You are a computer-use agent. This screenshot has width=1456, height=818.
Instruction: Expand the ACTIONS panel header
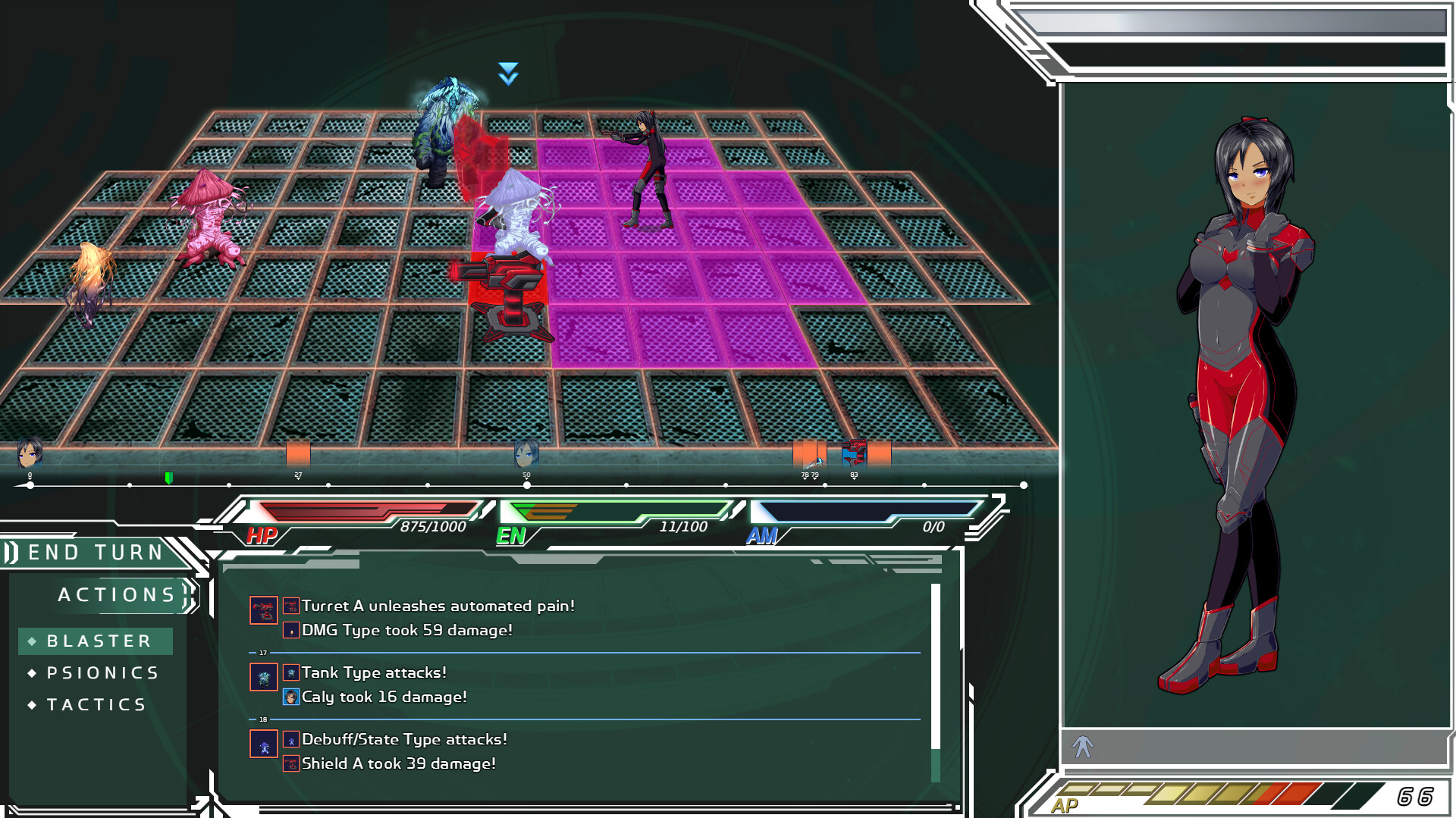[x=115, y=594]
